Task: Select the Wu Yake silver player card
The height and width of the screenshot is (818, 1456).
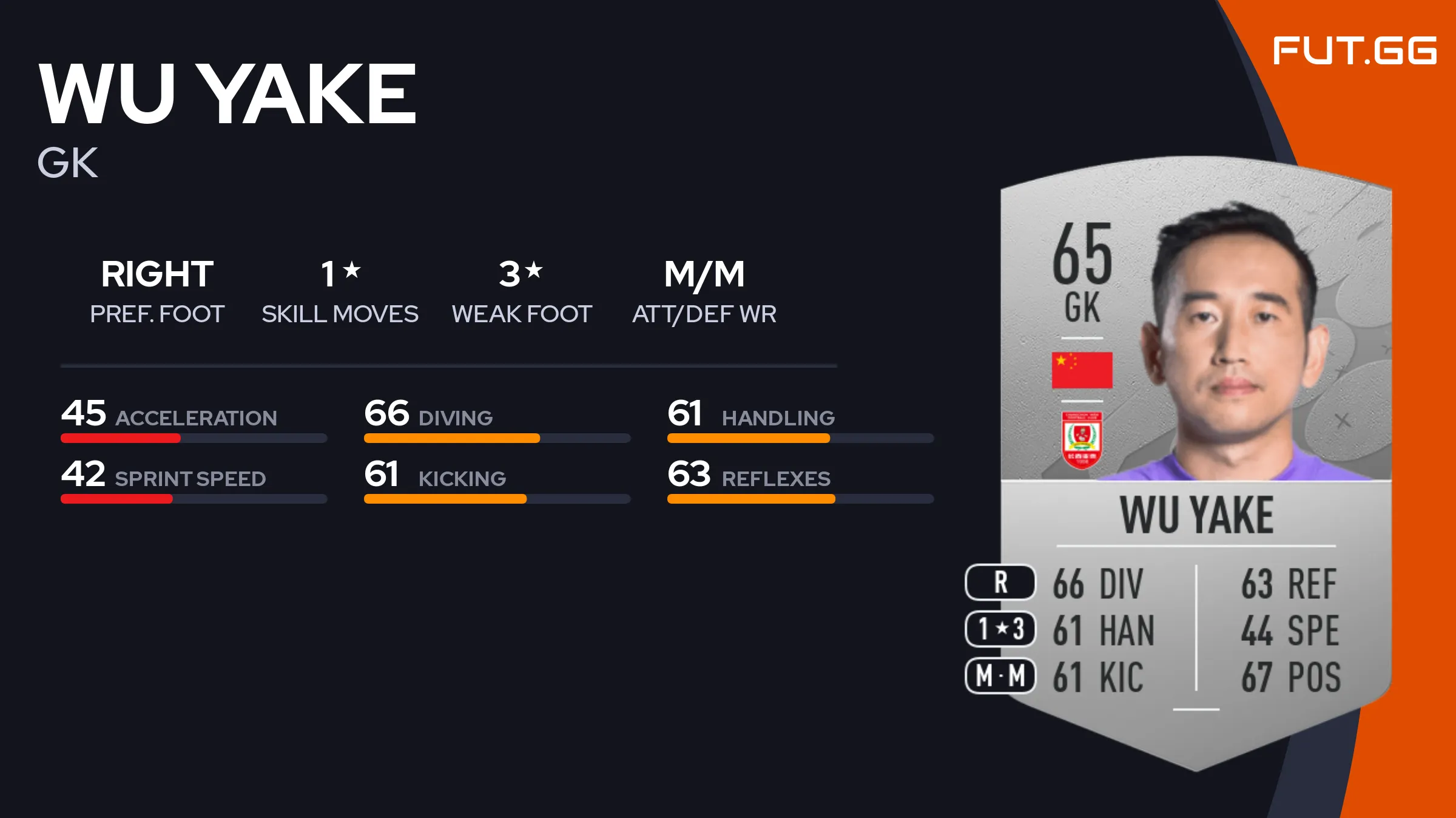Action: [1195, 461]
